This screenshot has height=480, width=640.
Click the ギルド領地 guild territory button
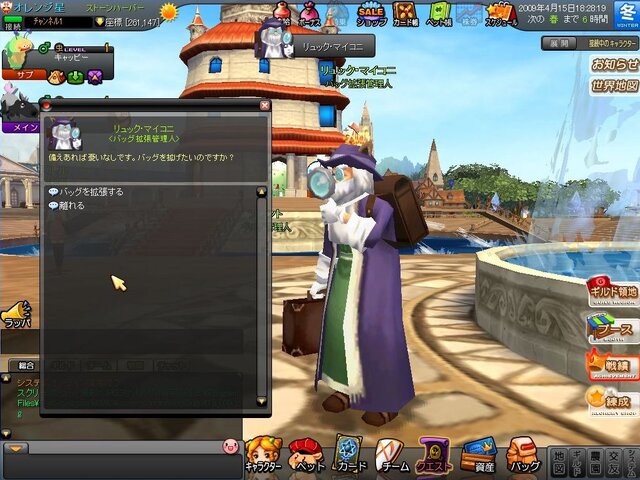612,290
